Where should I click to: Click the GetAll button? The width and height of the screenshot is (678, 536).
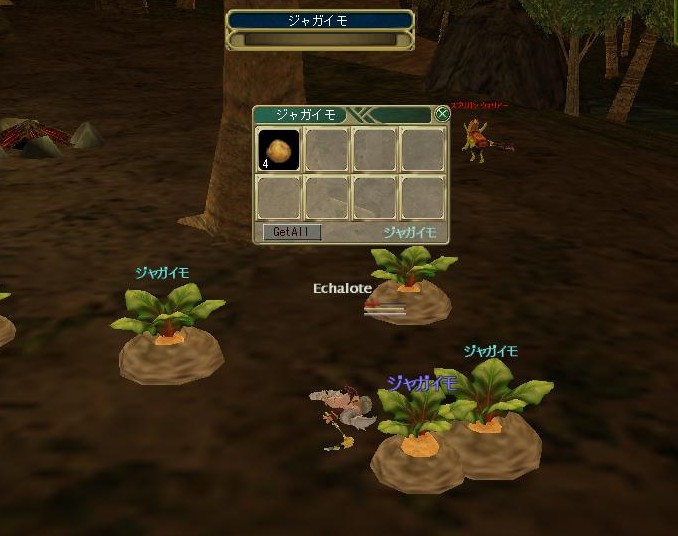(x=292, y=232)
